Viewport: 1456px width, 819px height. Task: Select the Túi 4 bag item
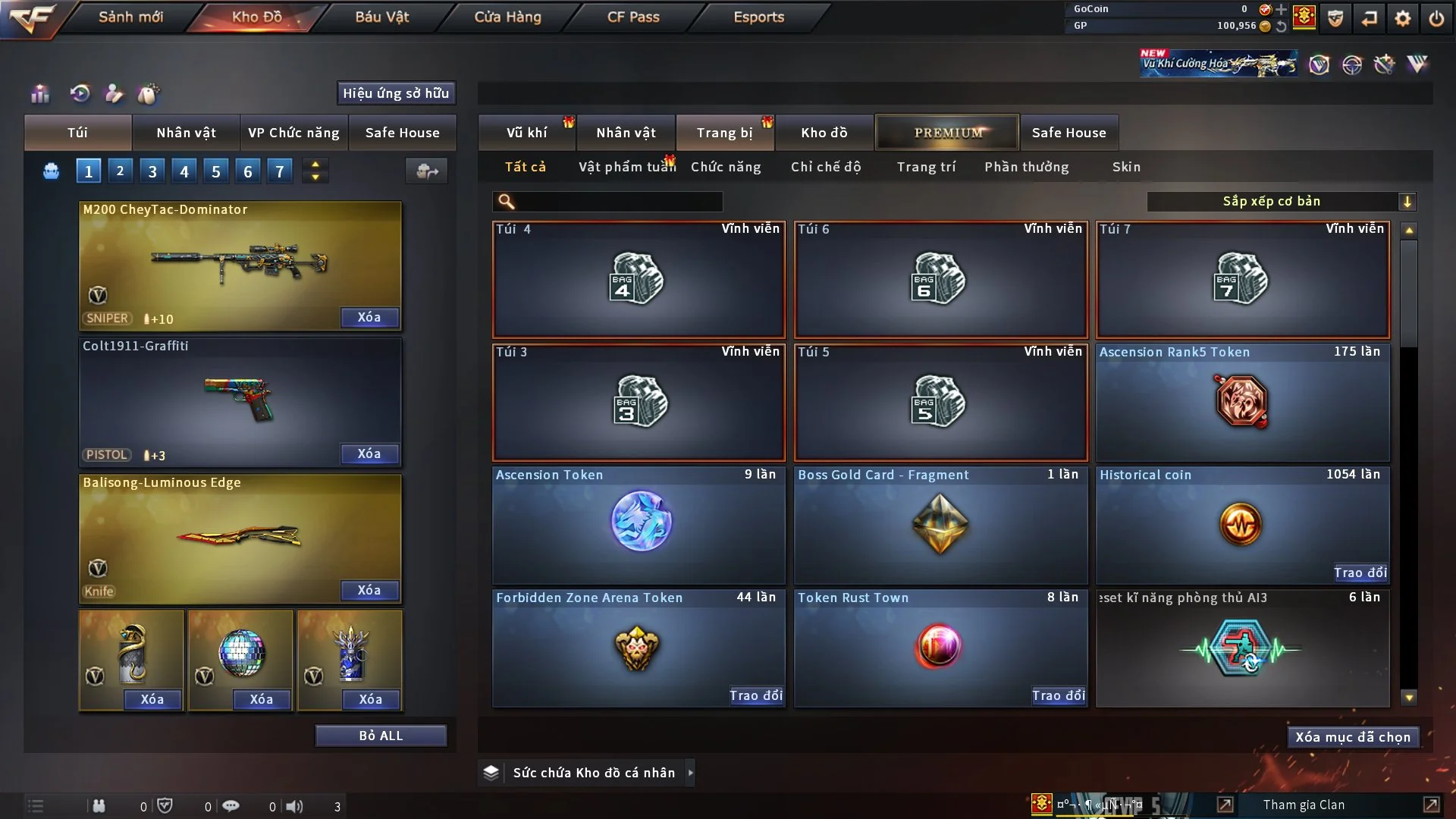pyautogui.click(x=639, y=280)
